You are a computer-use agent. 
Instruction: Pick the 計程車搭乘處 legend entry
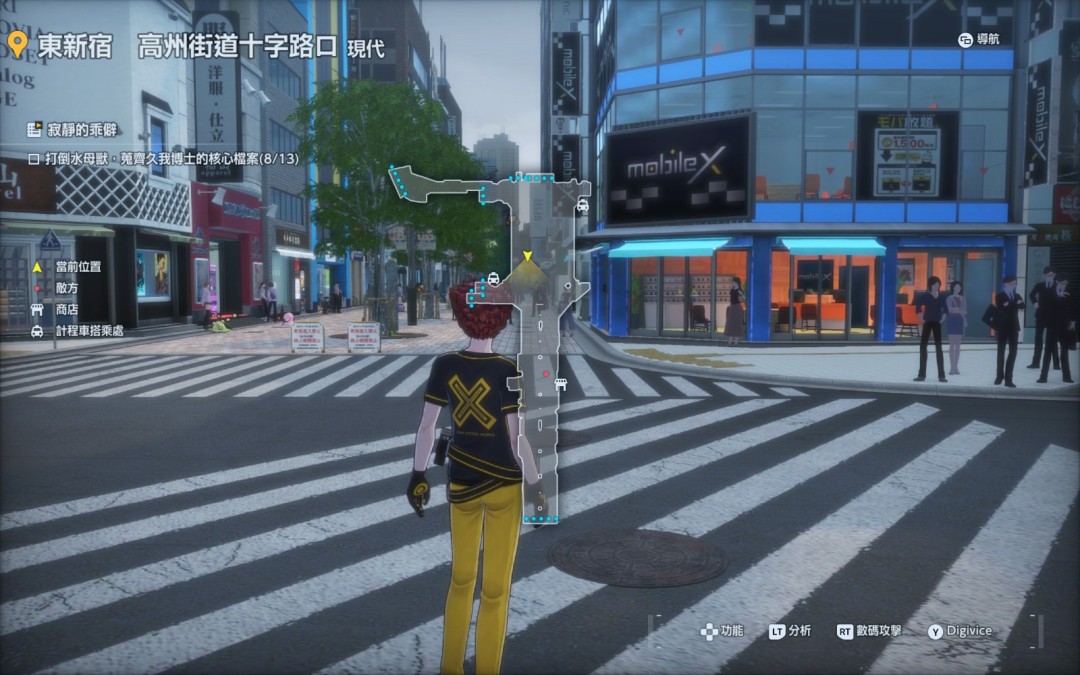(x=89, y=330)
